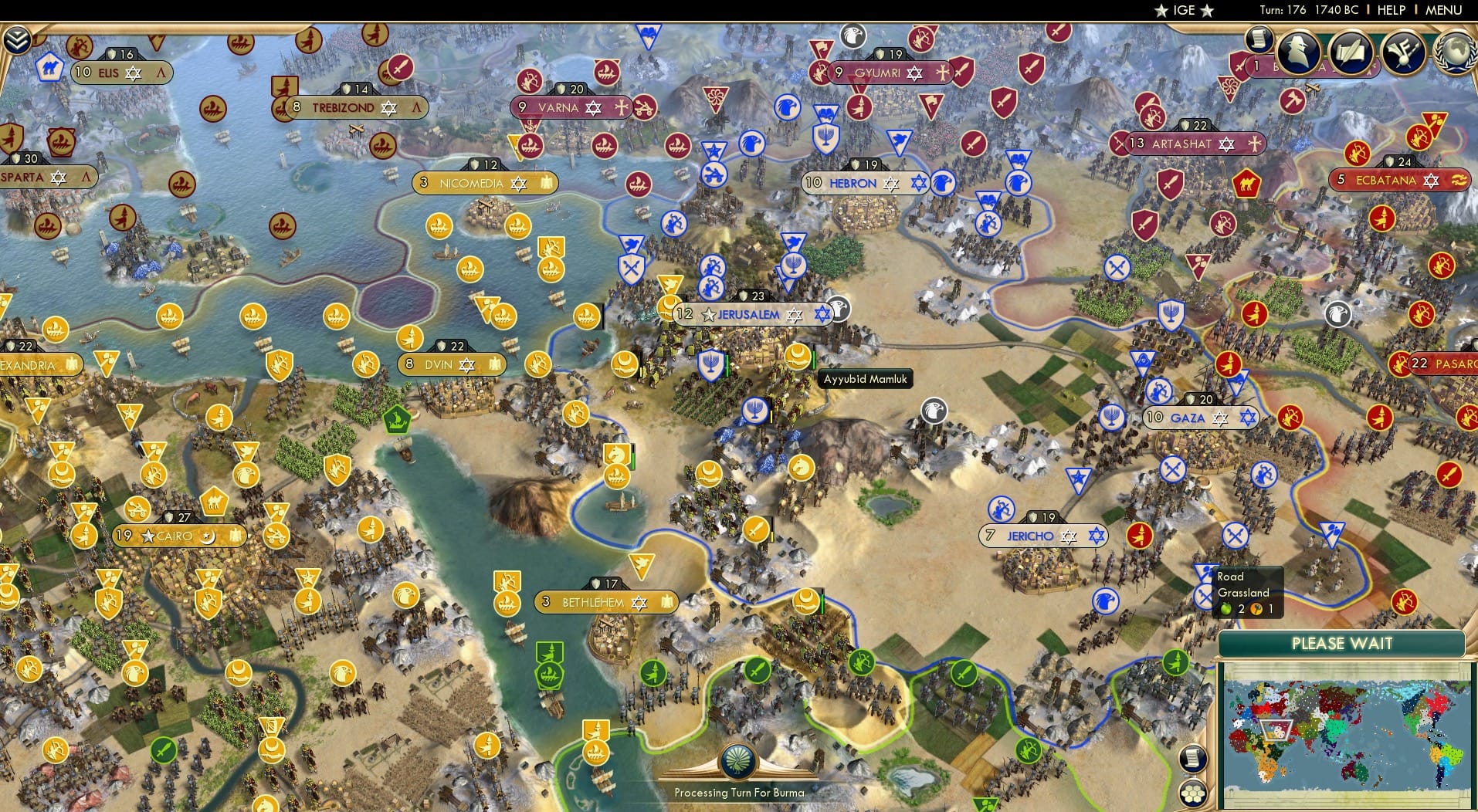Click the minimap world view
The width and height of the screenshot is (1478, 812).
coord(1351,733)
